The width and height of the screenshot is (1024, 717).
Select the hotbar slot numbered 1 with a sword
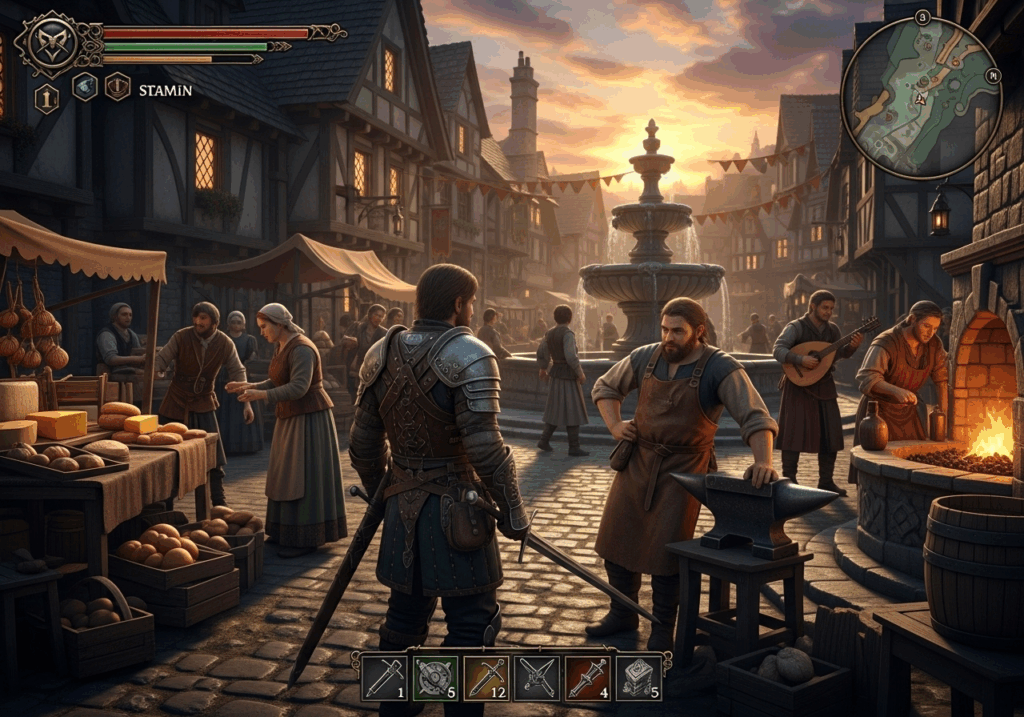coord(384,677)
